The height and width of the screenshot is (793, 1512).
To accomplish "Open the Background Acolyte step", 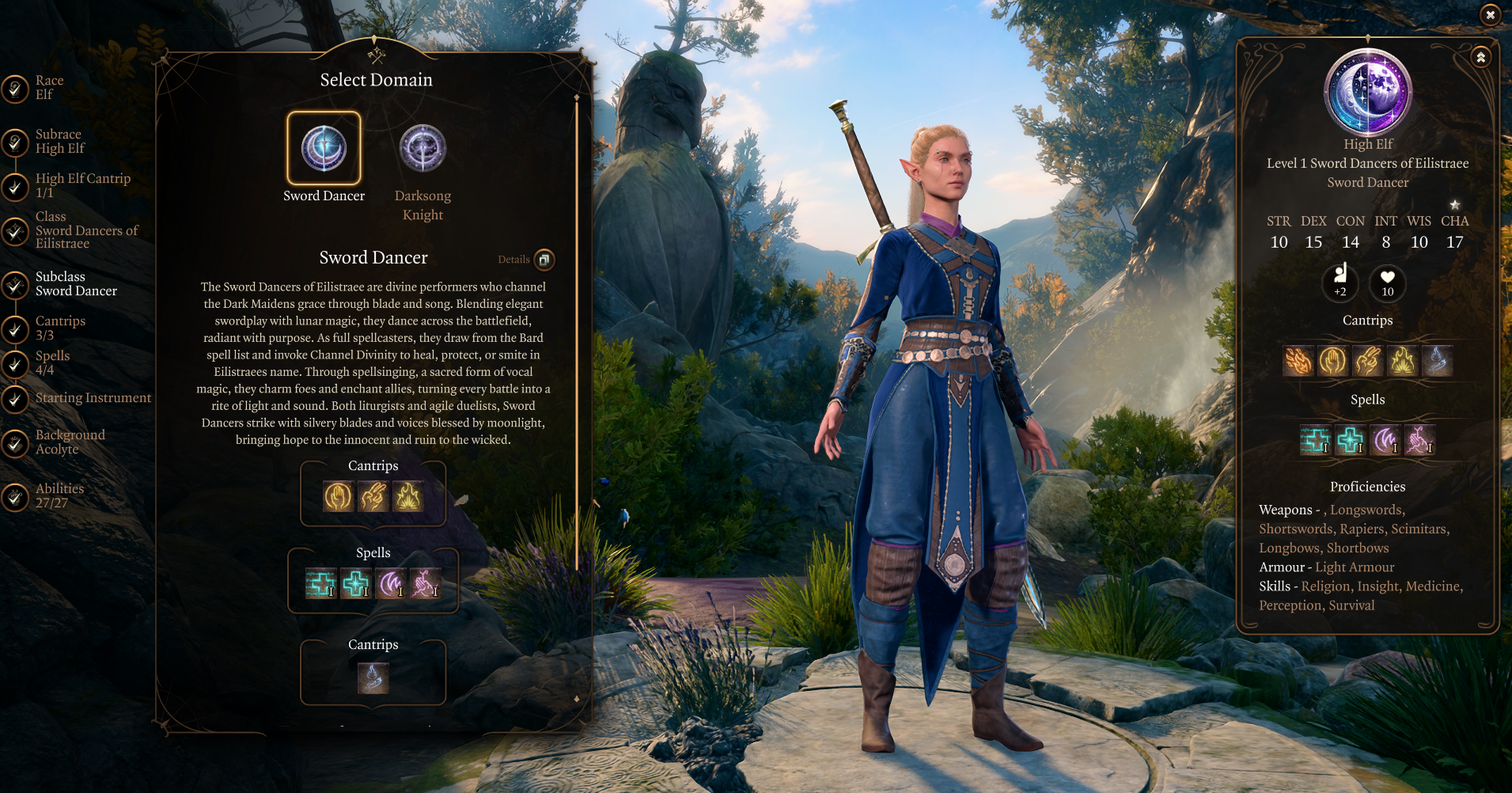I will 70,442.
